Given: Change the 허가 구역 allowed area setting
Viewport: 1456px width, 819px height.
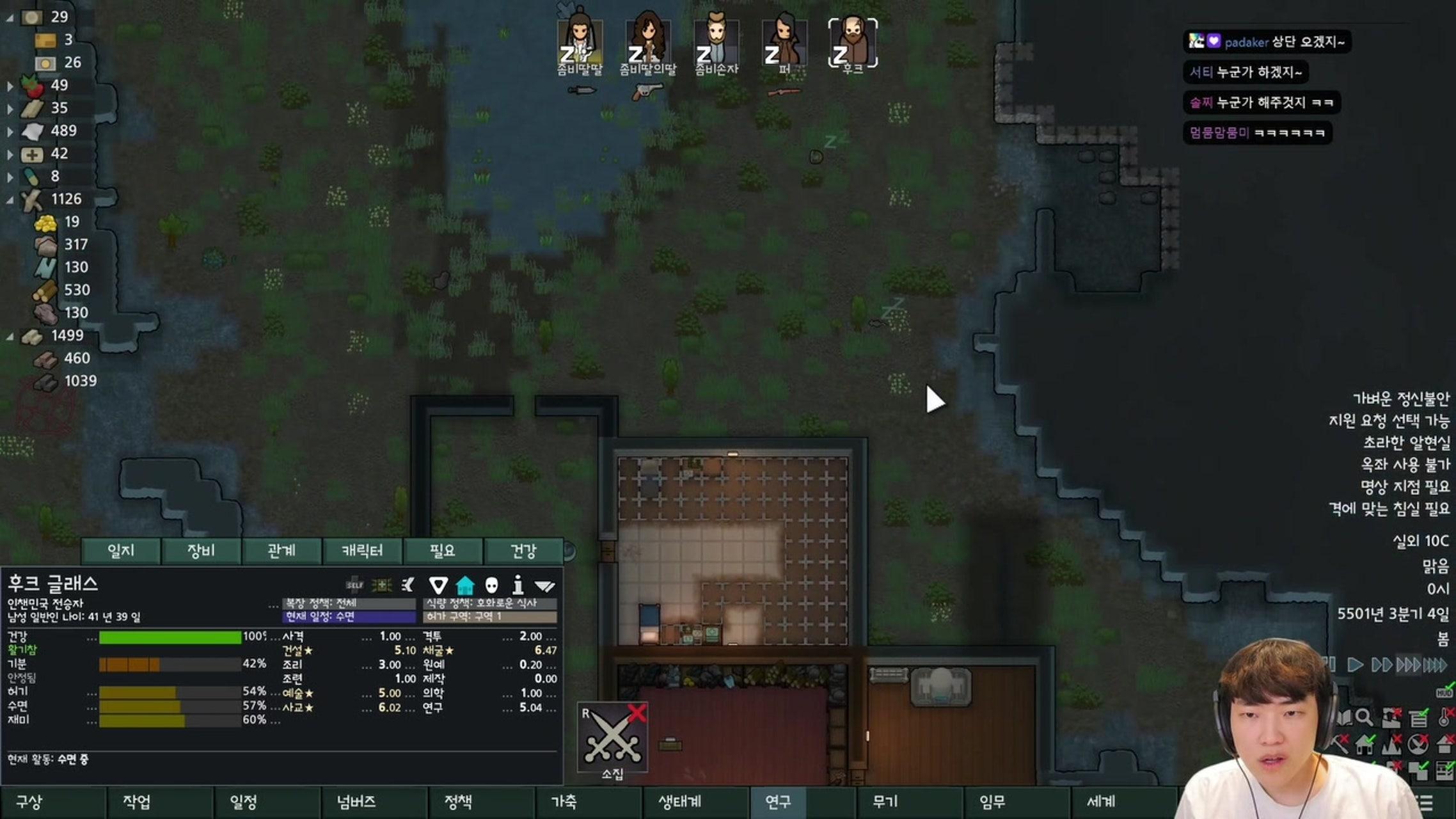Looking at the screenshot, I should (489, 617).
